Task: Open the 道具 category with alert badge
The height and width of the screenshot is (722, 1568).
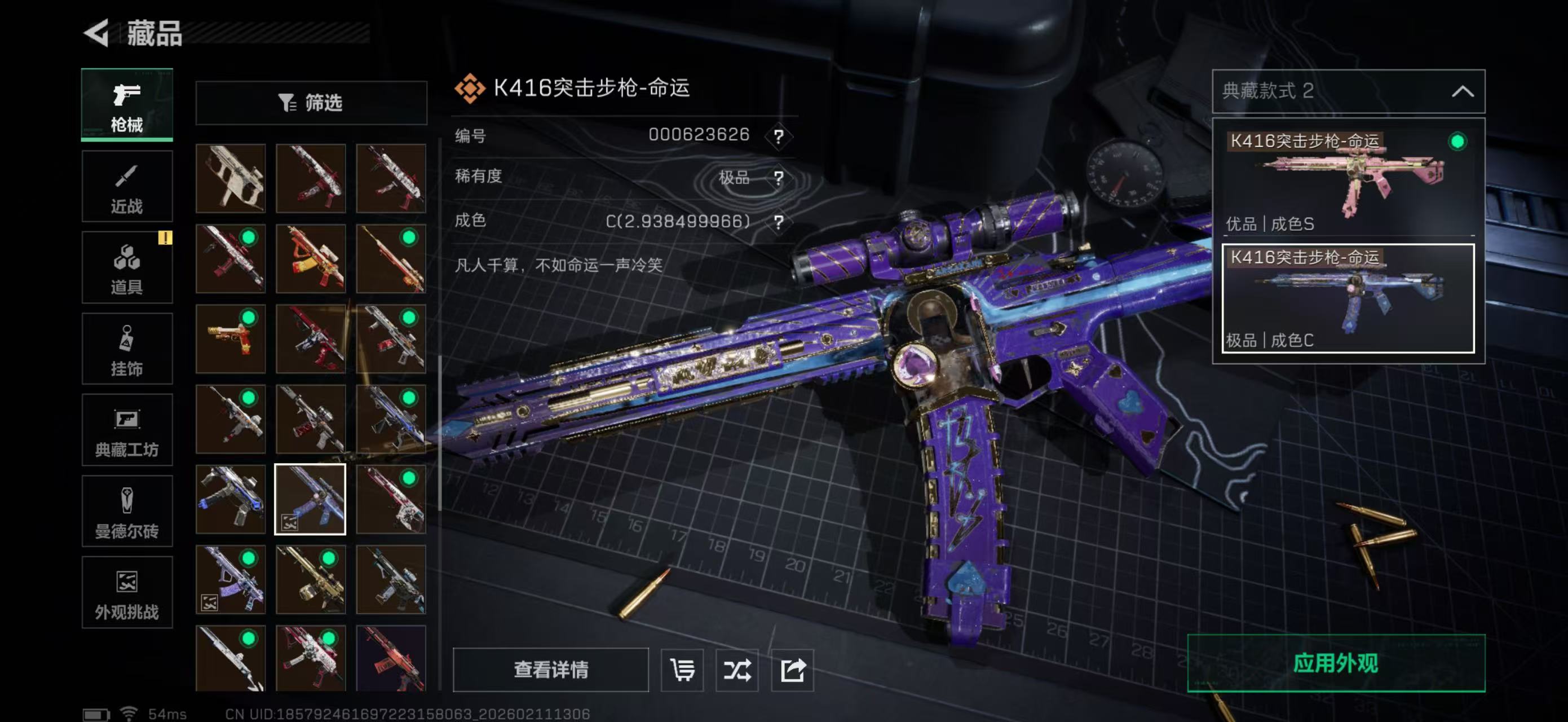Action: [x=127, y=268]
